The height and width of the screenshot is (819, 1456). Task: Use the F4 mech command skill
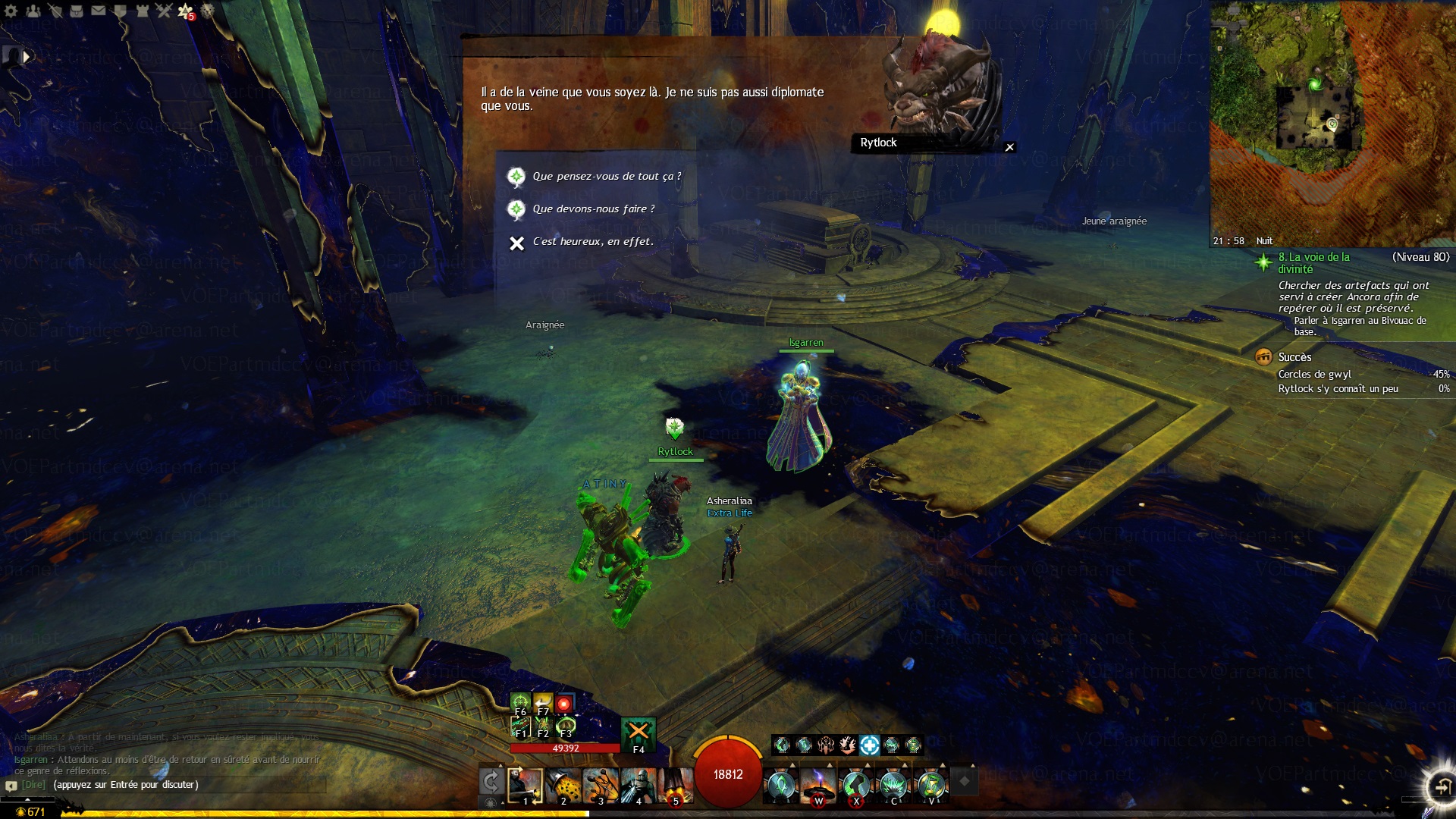(638, 734)
